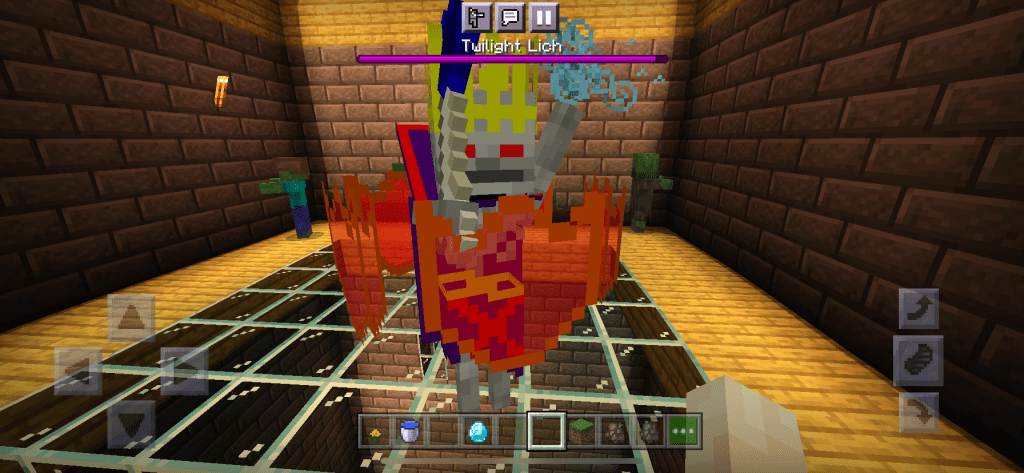1024x473 pixels.
Task: Open the chat window
Action: point(509,16)
